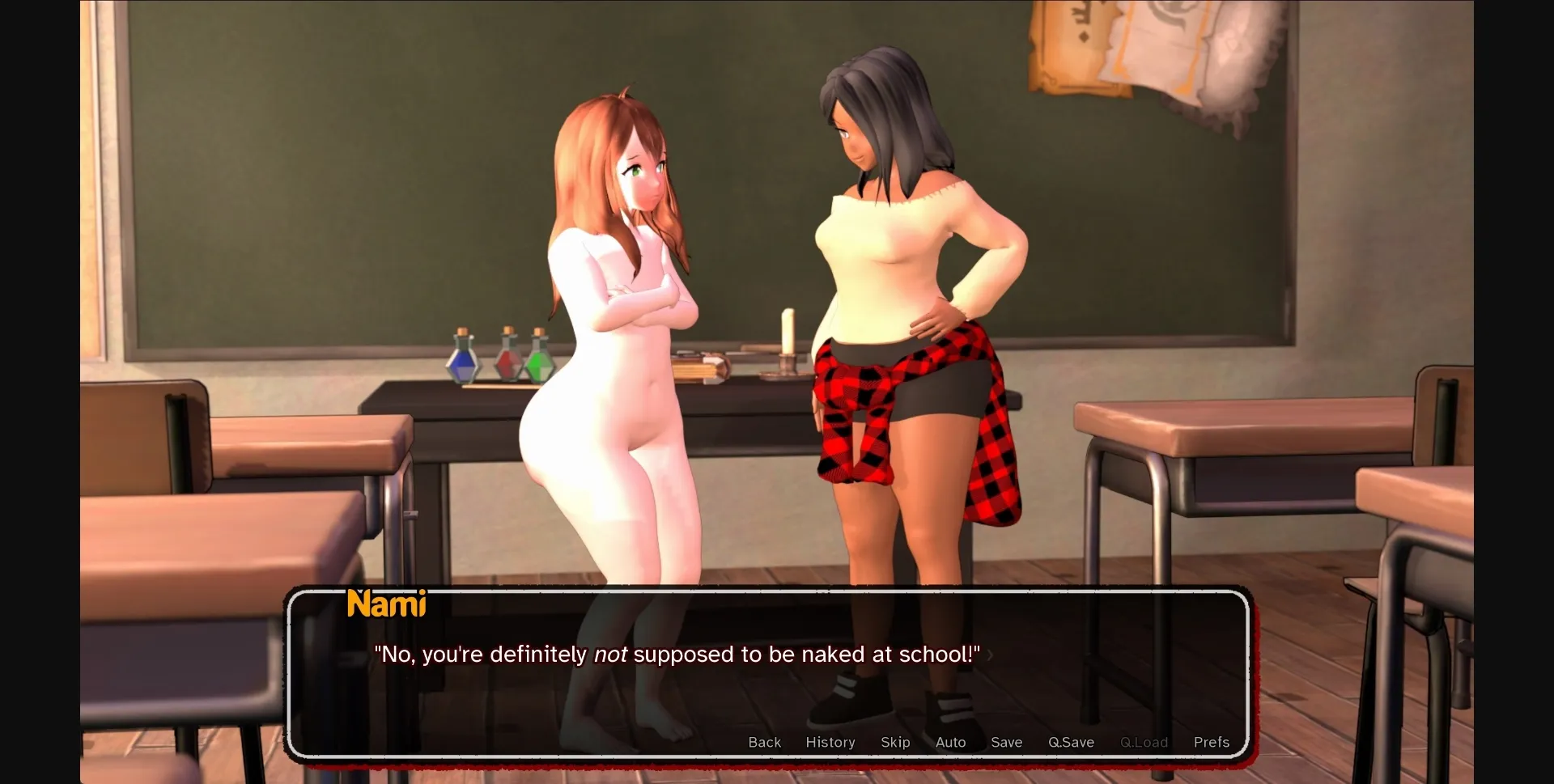Open the Prefs screen
The width and height of the screenshot is (1554, 784).
click(x=1212, y=742)
